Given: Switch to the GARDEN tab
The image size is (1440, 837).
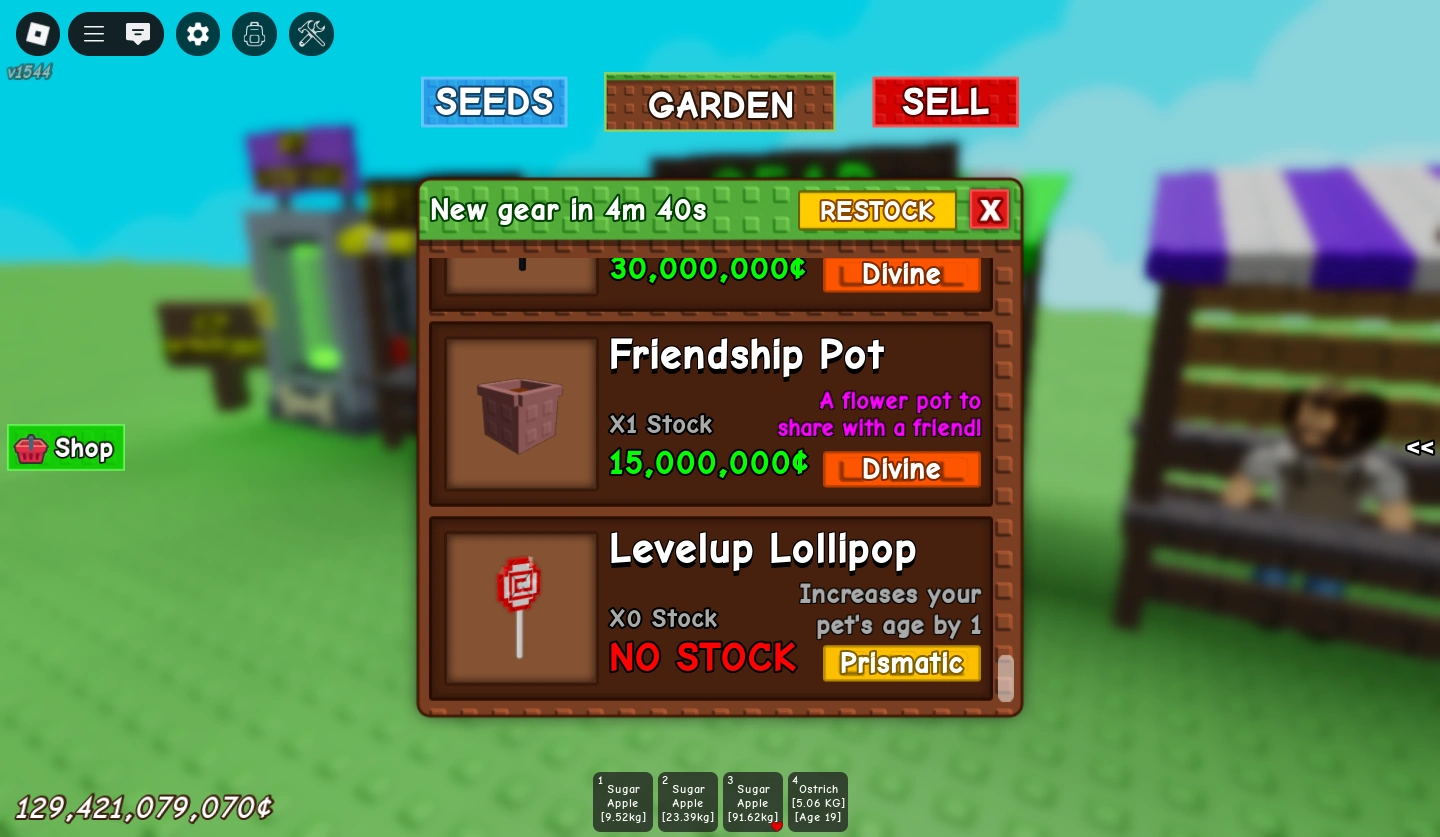Looking at the screenshot, I should click(719, 103).
